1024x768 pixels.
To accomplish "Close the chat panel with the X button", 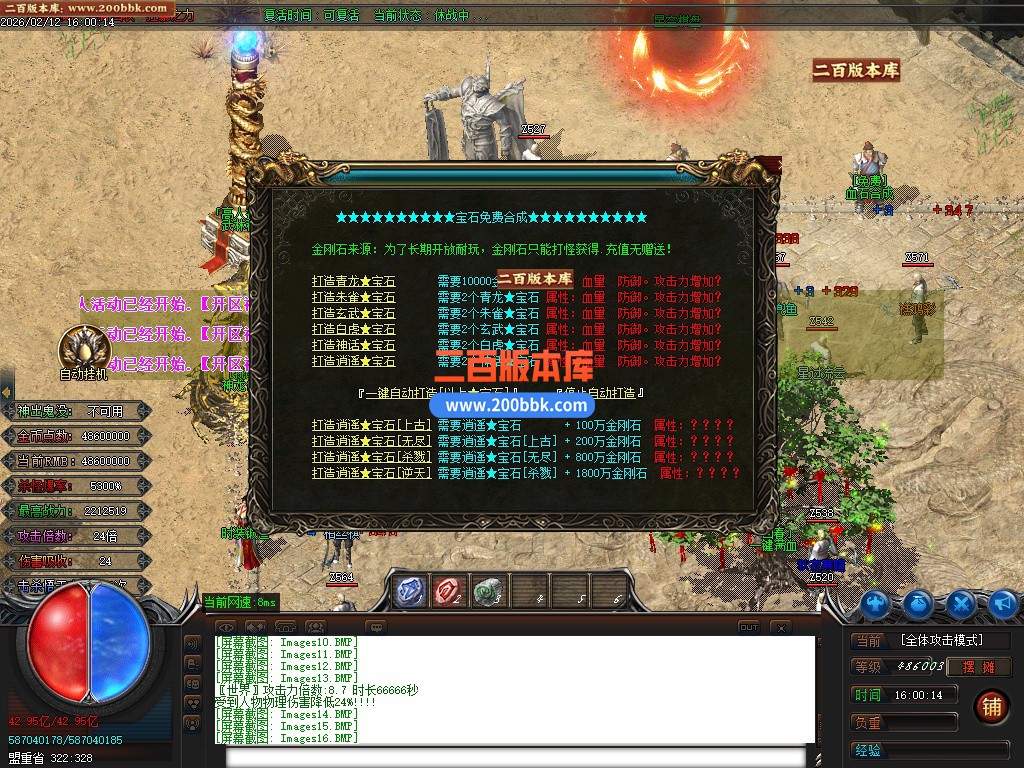I will tap(781, 628).
